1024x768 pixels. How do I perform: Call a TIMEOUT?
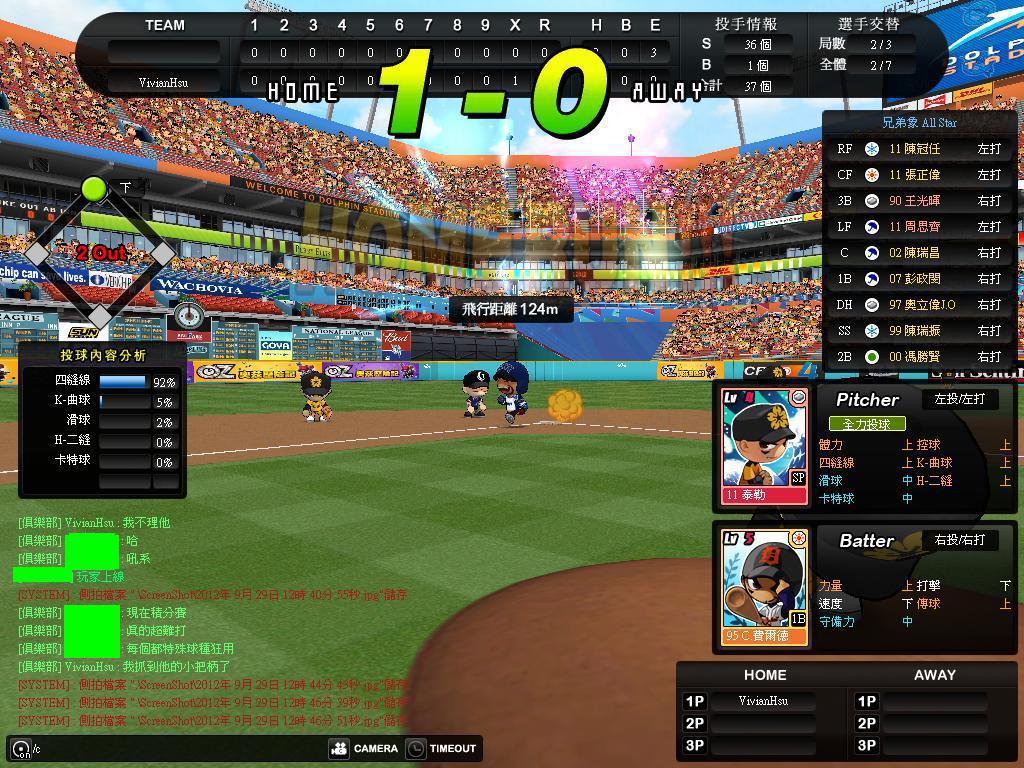pos(442,748)
